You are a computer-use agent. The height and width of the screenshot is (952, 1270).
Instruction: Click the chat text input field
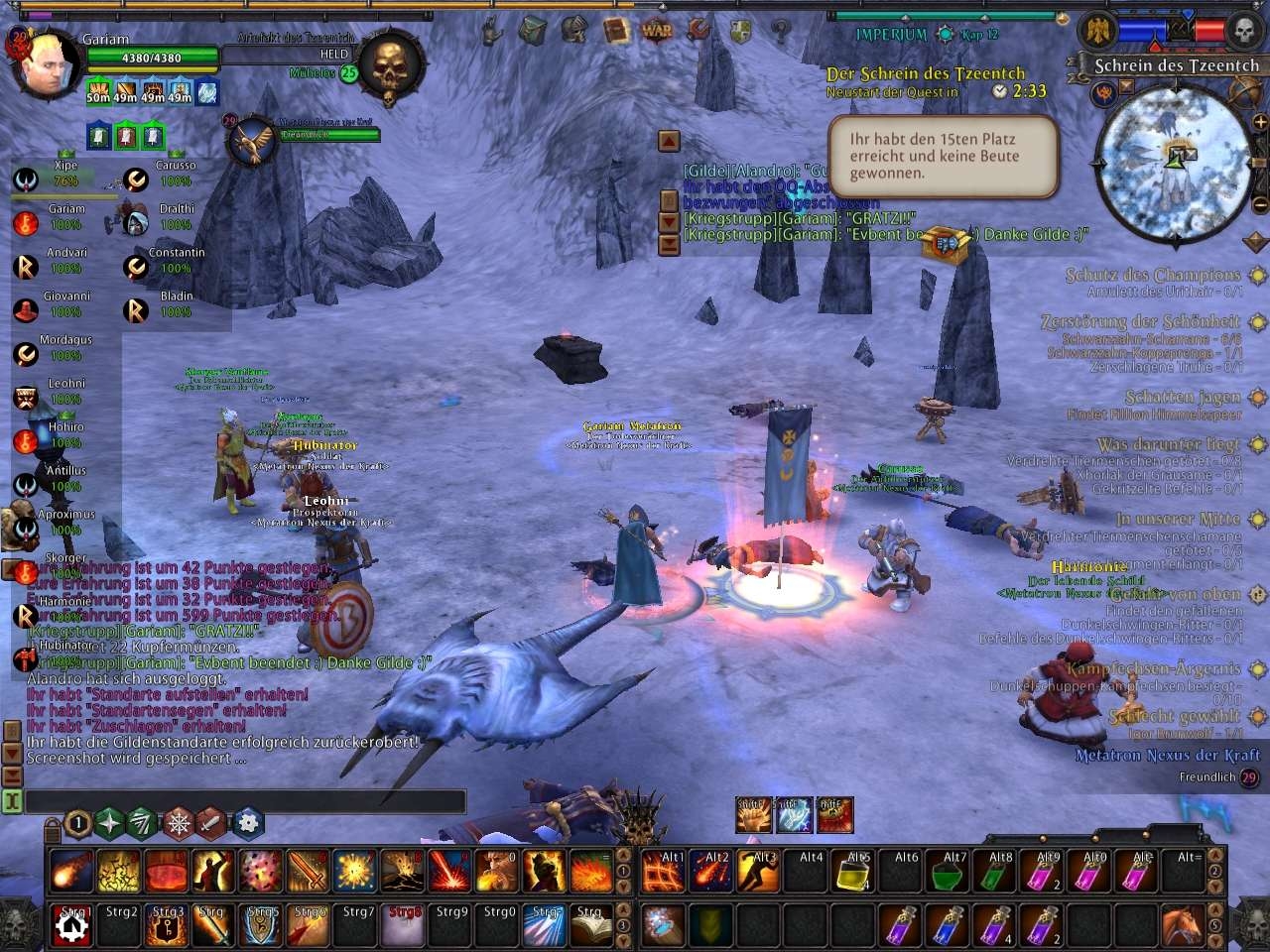244,801
